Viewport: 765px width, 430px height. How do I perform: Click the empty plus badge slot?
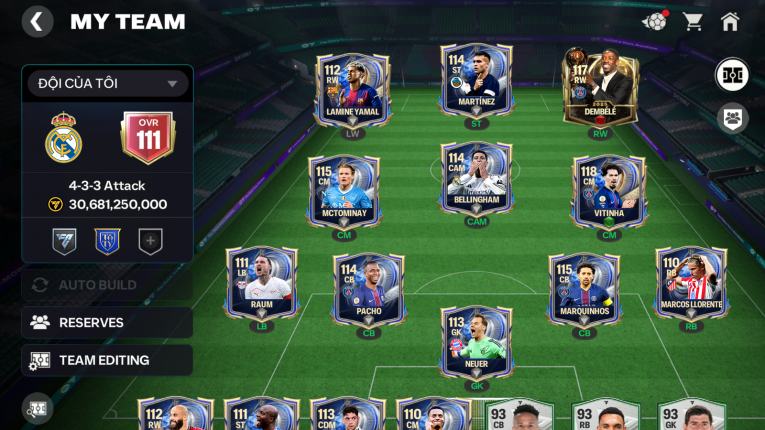coord(150,241)
